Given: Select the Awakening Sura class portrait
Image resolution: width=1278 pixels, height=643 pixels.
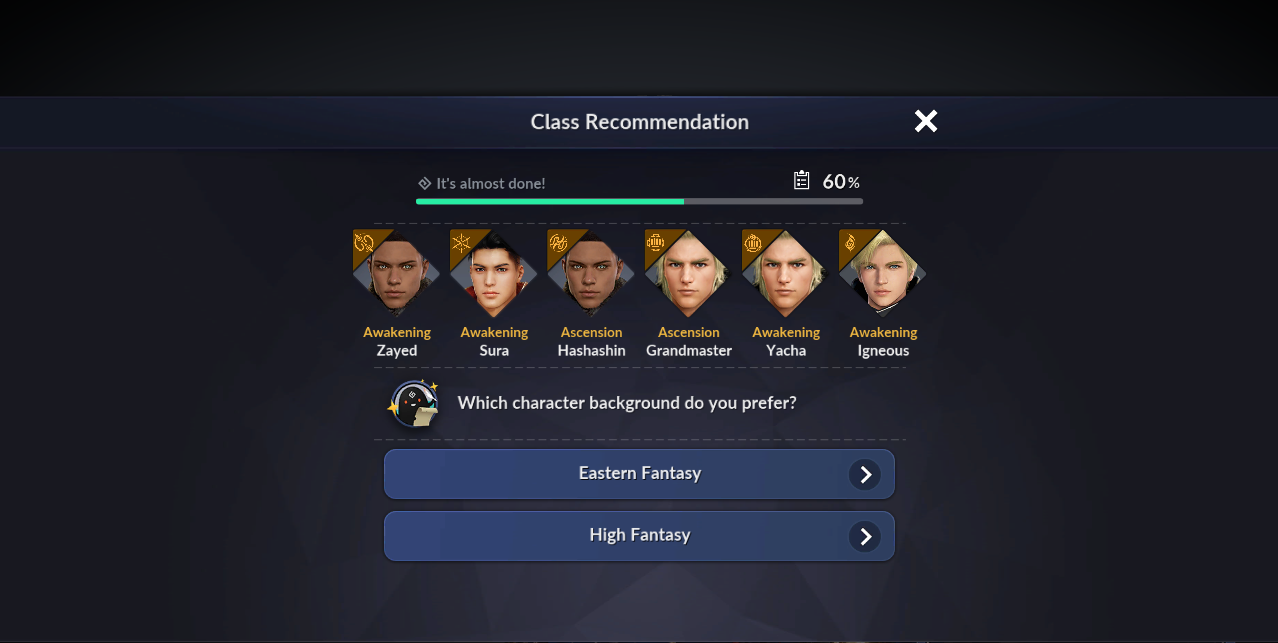Looking at the screenshot, I should pyautogui.click(x=494, y=274).
